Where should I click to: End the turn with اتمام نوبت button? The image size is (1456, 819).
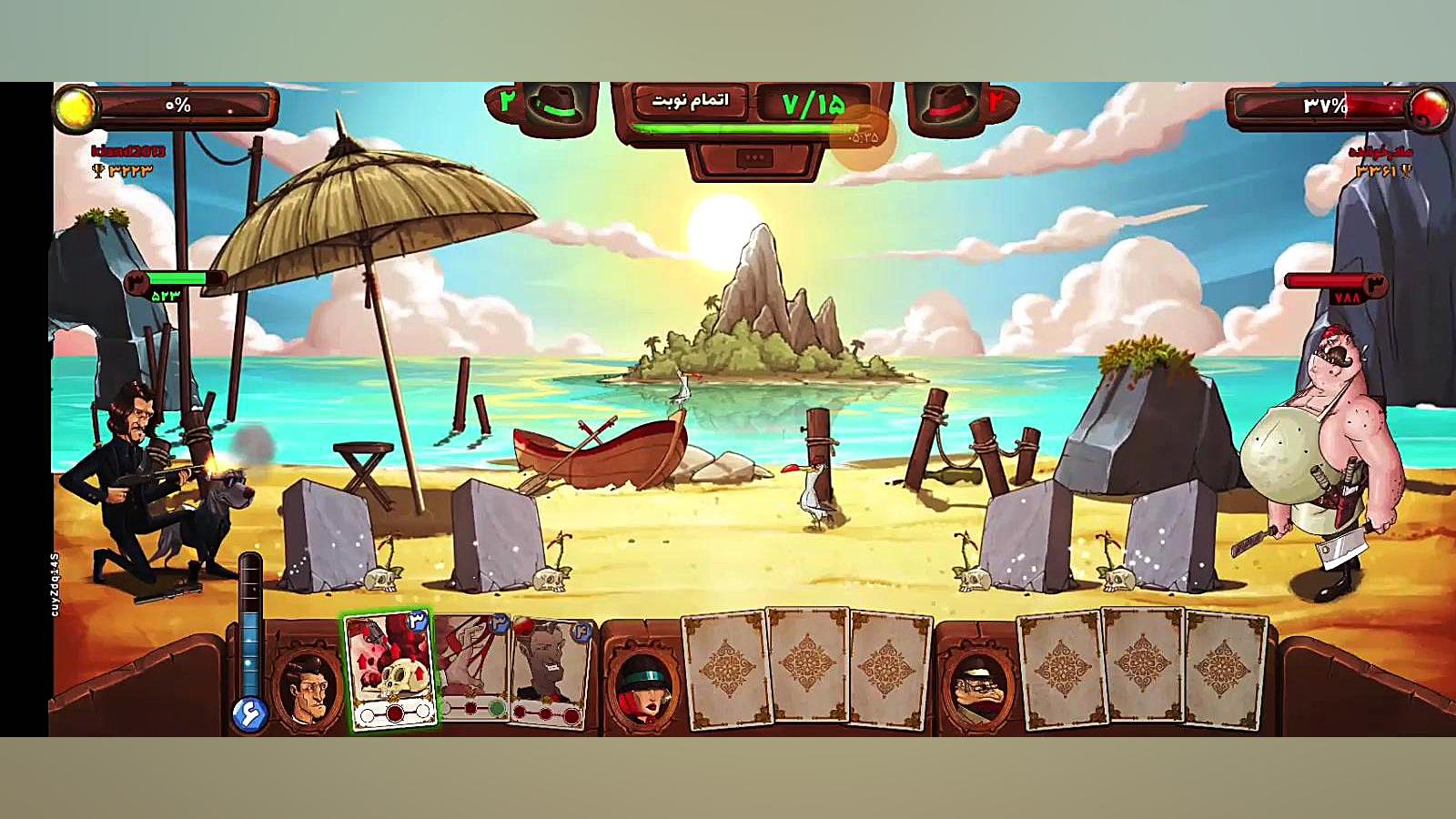pyautogui.click(x=690, y=101)
